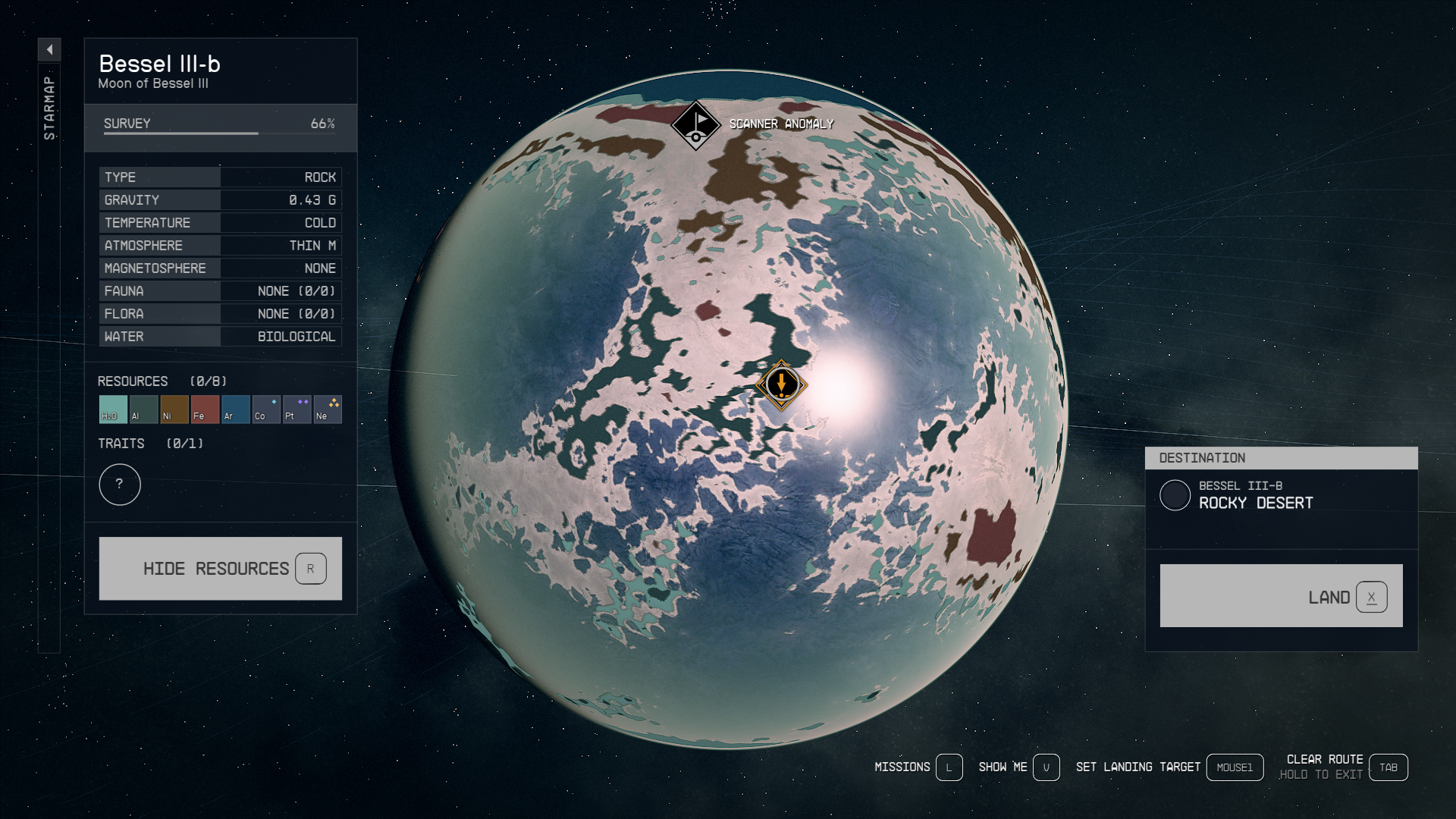Select the Co cobalt resource tile
Image resolution: width=1456 pixels, height=819 pixels.
coord(266,409)
